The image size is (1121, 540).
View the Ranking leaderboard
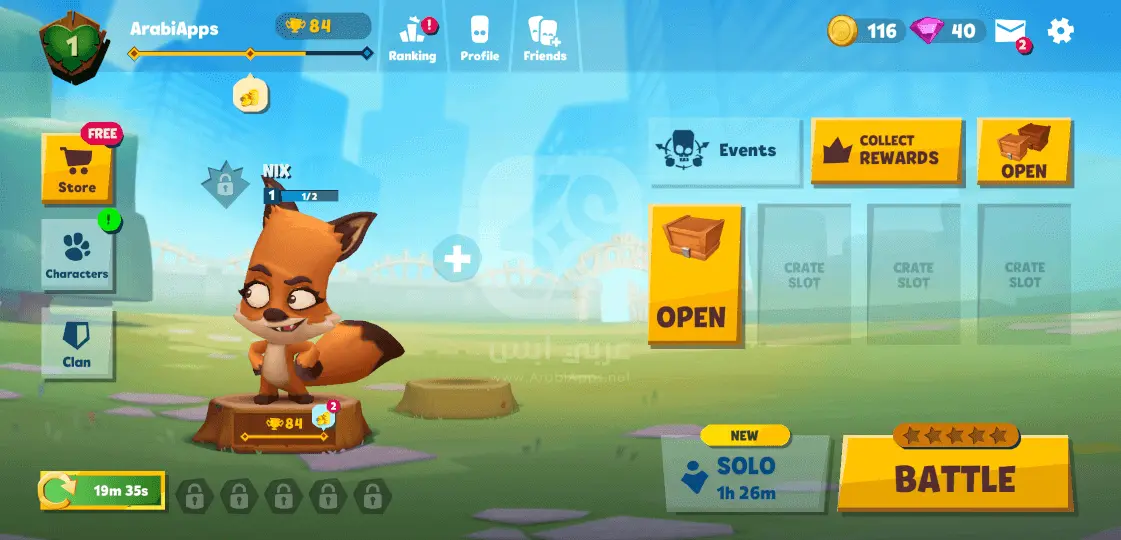[x=412, y=39]
